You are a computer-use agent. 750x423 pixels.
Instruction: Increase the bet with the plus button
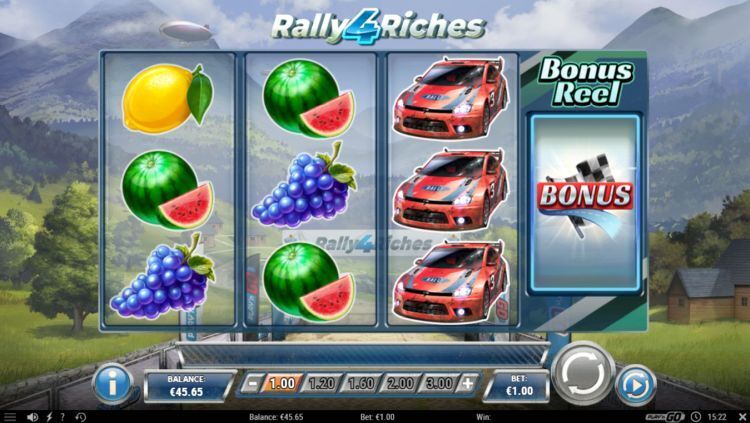[x=466, y=383]
